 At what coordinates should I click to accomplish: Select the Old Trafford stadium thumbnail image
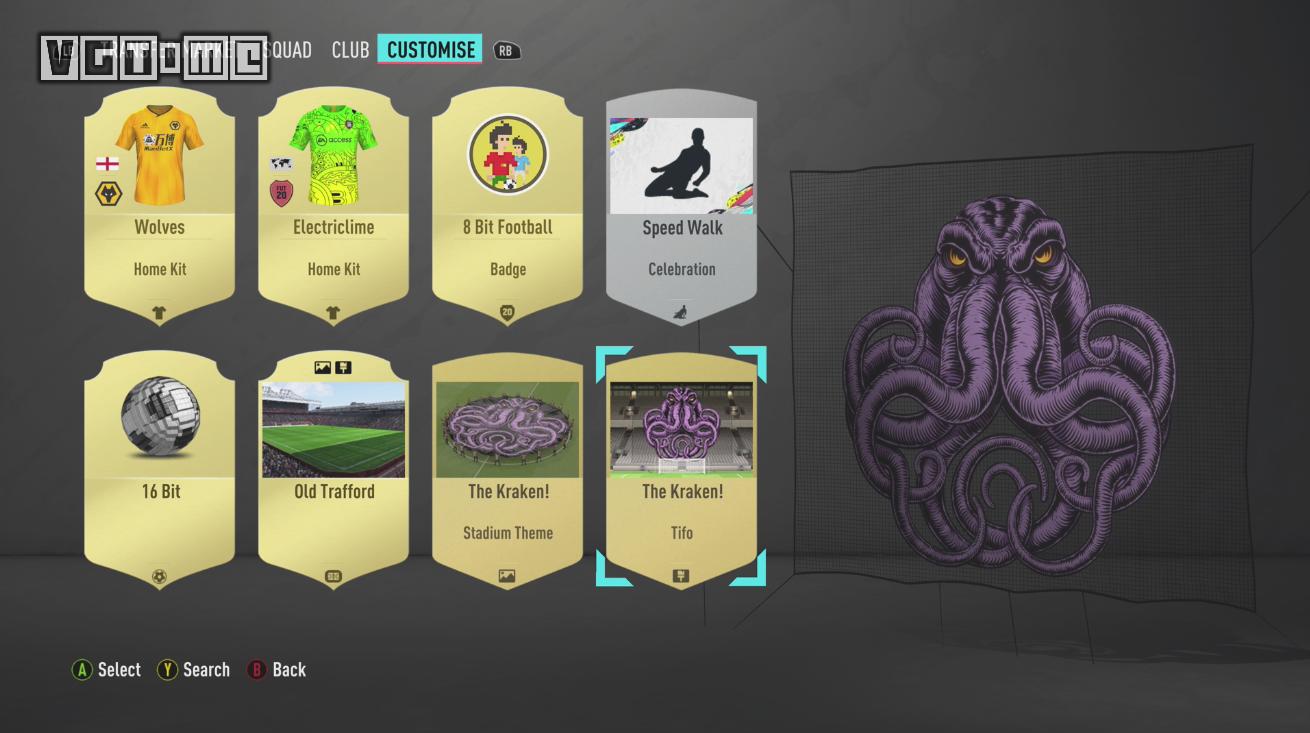pos(333,428)
